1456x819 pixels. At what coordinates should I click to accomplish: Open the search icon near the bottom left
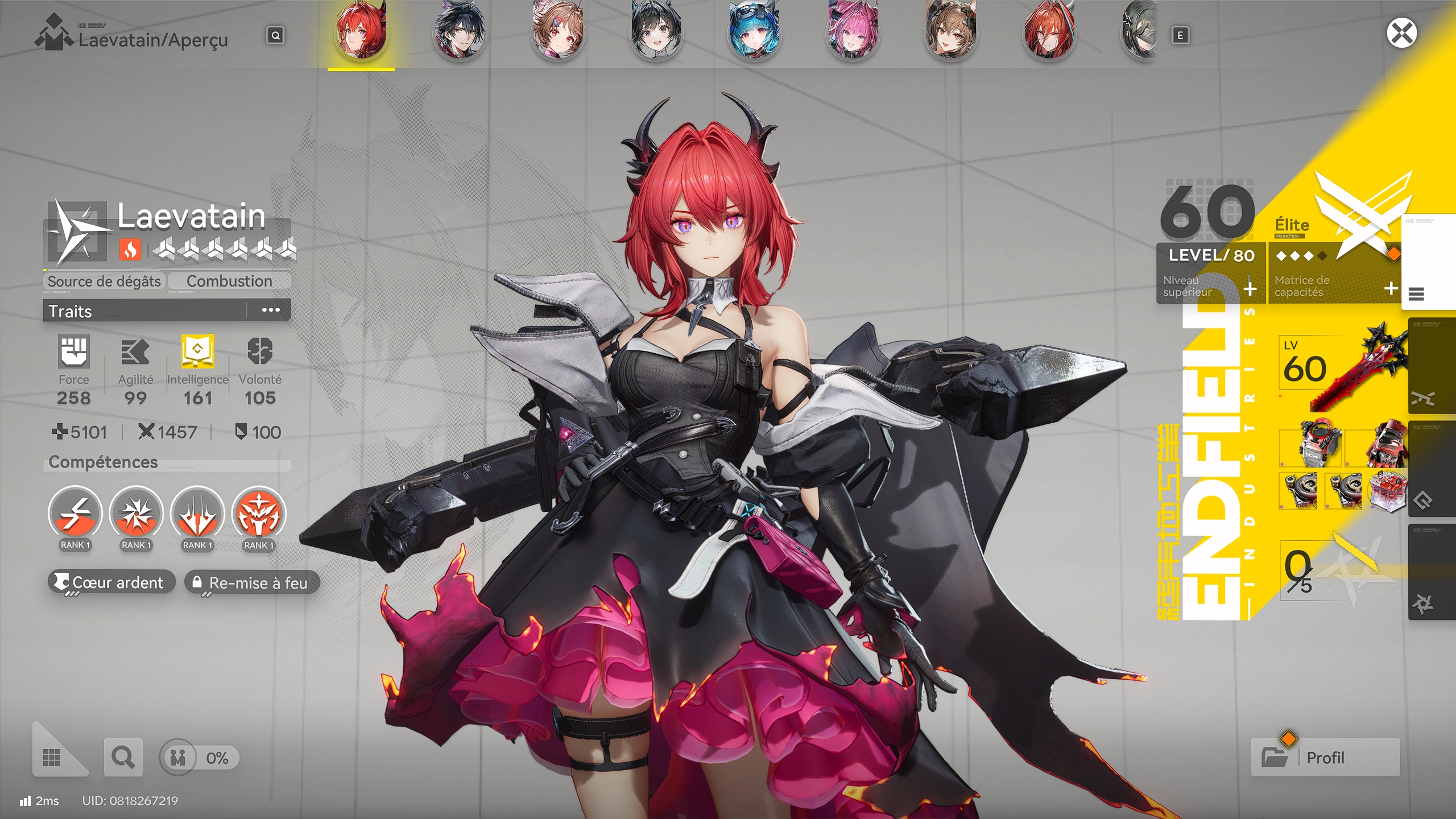pyautogui.click(x=123, y=757)
